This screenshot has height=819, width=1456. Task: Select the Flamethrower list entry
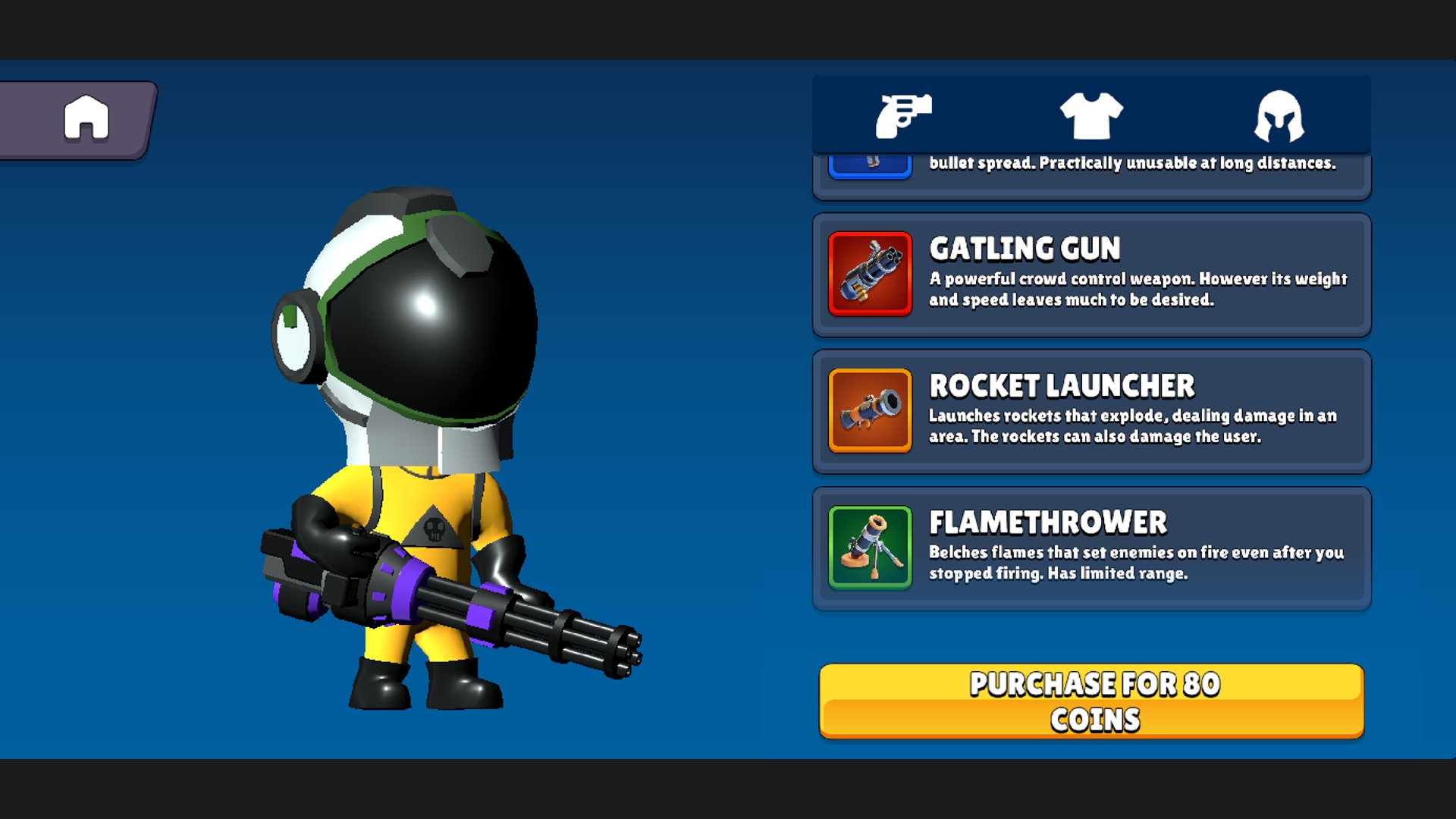point(1092,546)
